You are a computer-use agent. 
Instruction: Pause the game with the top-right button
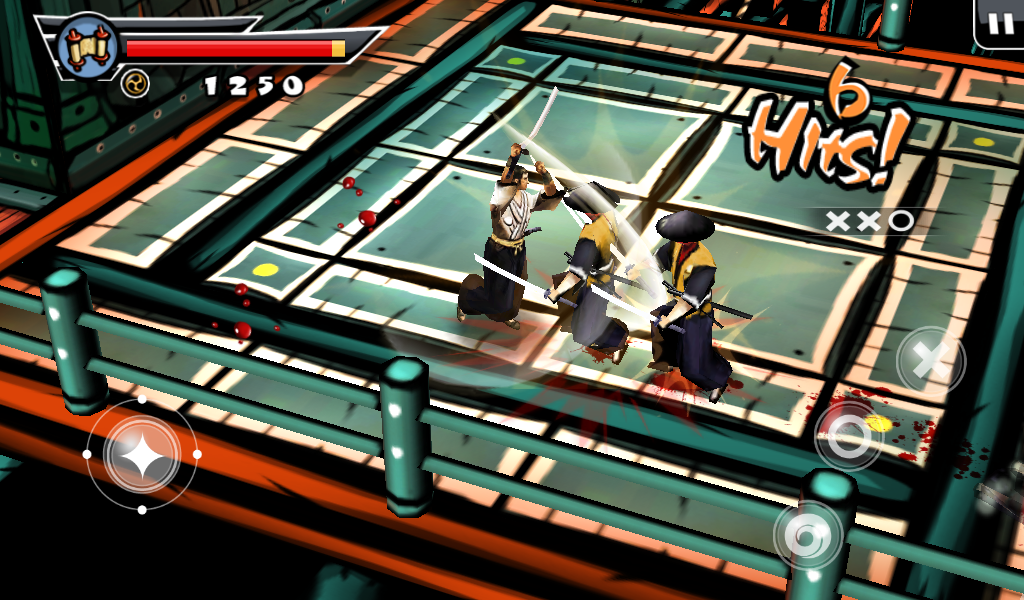tap(999, 24)
